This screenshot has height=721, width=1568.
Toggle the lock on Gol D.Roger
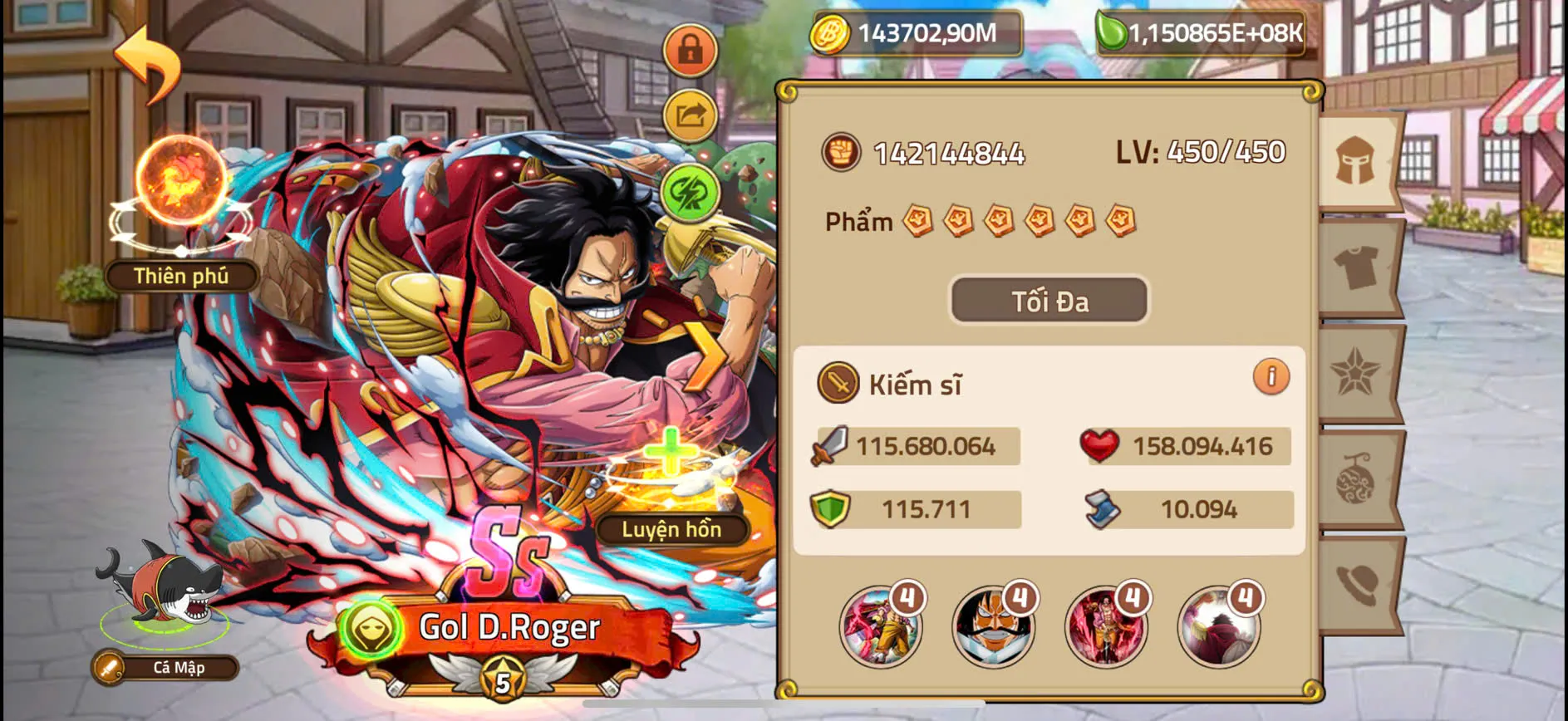click(x=689, y=51)
